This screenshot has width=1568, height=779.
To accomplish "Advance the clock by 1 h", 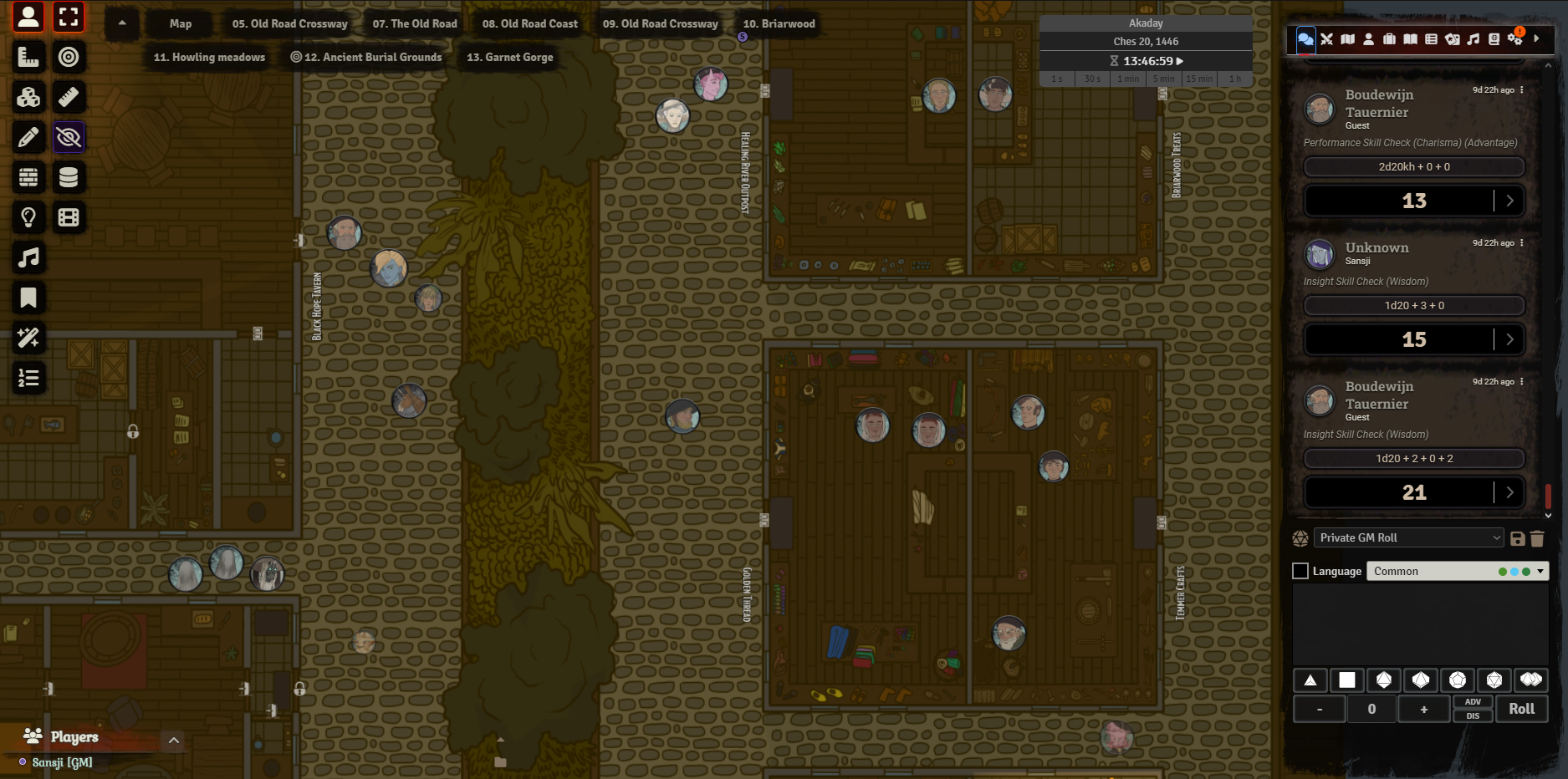I will point(1234,79).
